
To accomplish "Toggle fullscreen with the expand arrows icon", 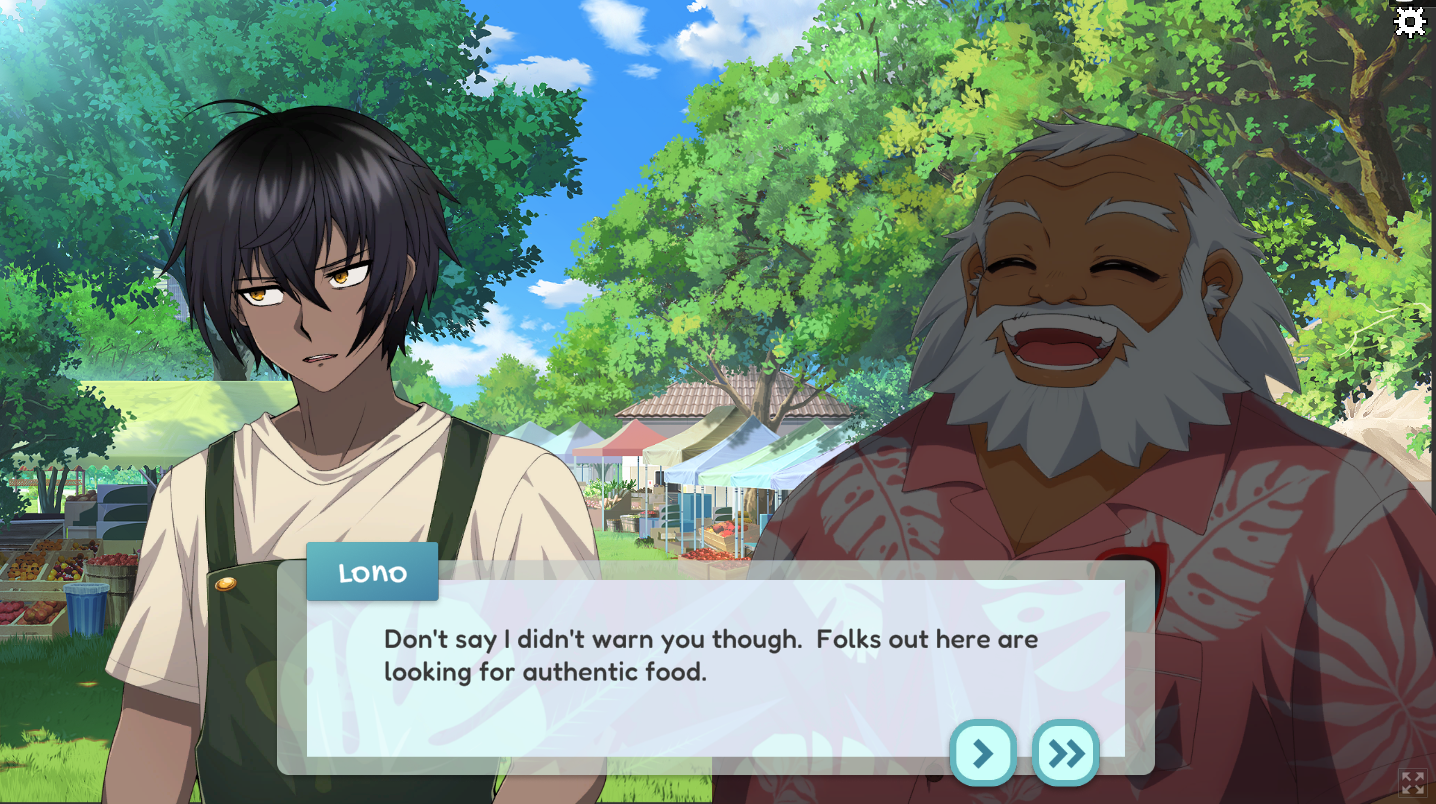I will [x=1412, y=782].
